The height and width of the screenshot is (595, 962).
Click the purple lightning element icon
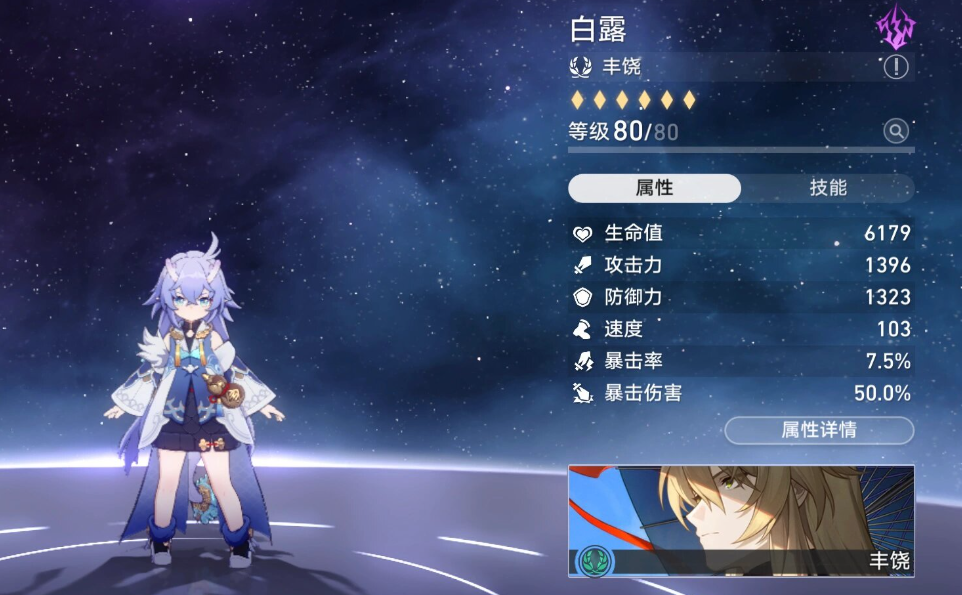coord(895,28)
